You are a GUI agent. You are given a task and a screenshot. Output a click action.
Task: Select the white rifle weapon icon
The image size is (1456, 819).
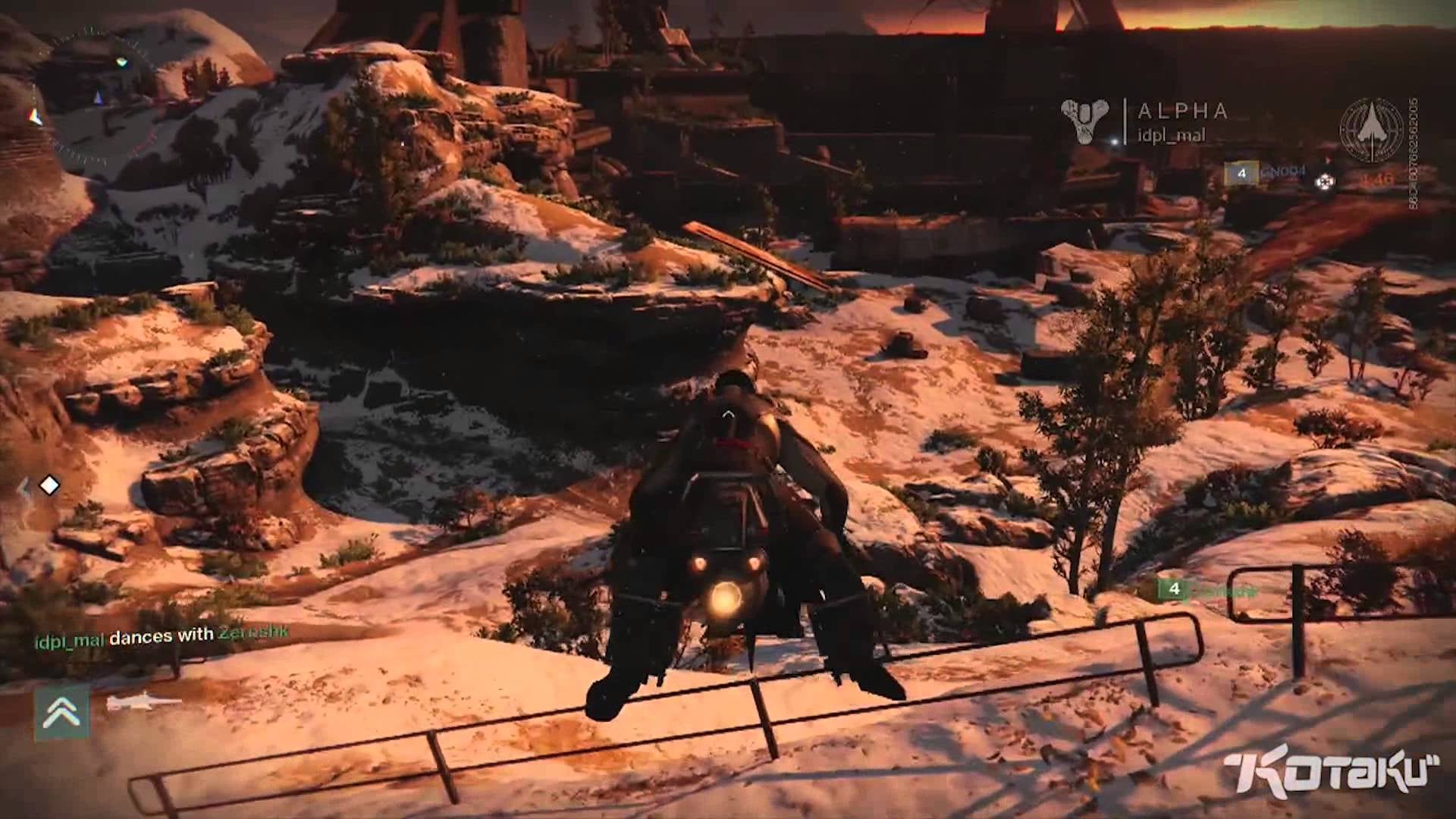(142, 704)
